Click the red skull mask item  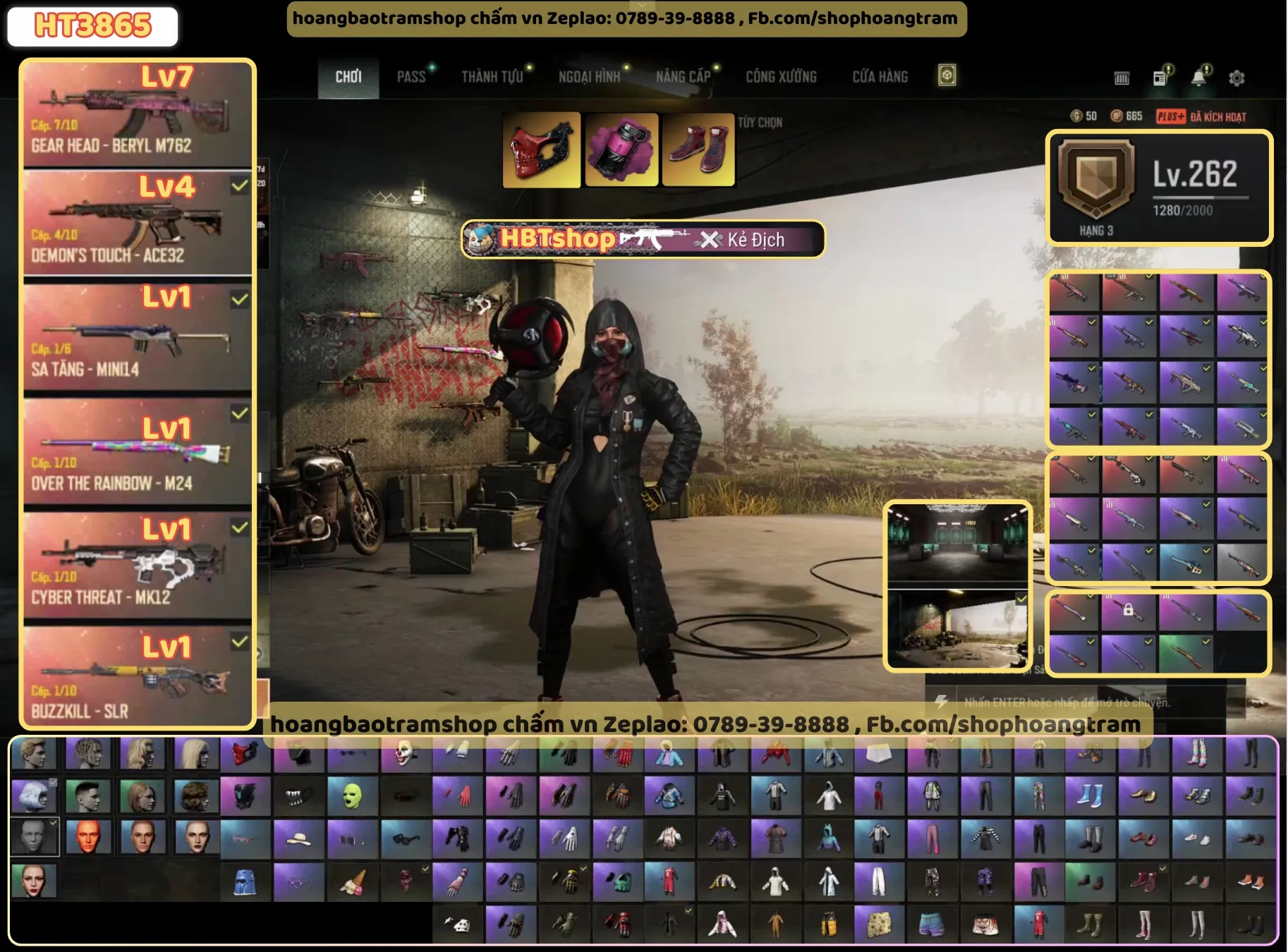point(541,150)
